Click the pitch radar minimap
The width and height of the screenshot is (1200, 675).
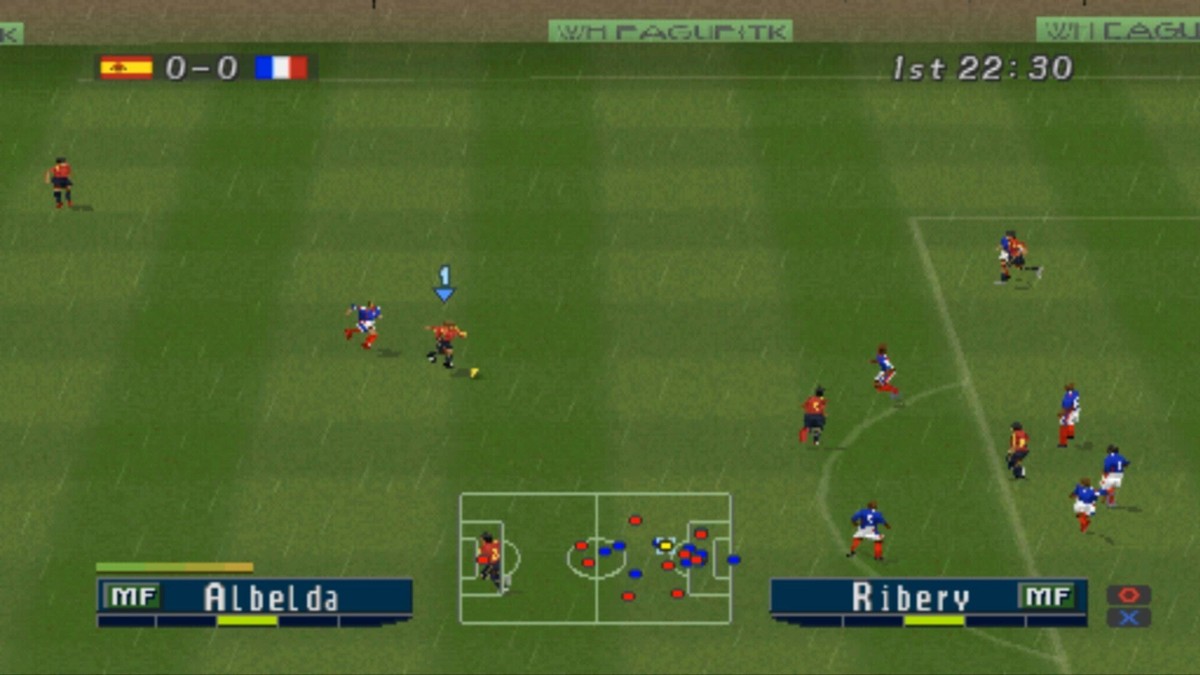pos(595,558)
